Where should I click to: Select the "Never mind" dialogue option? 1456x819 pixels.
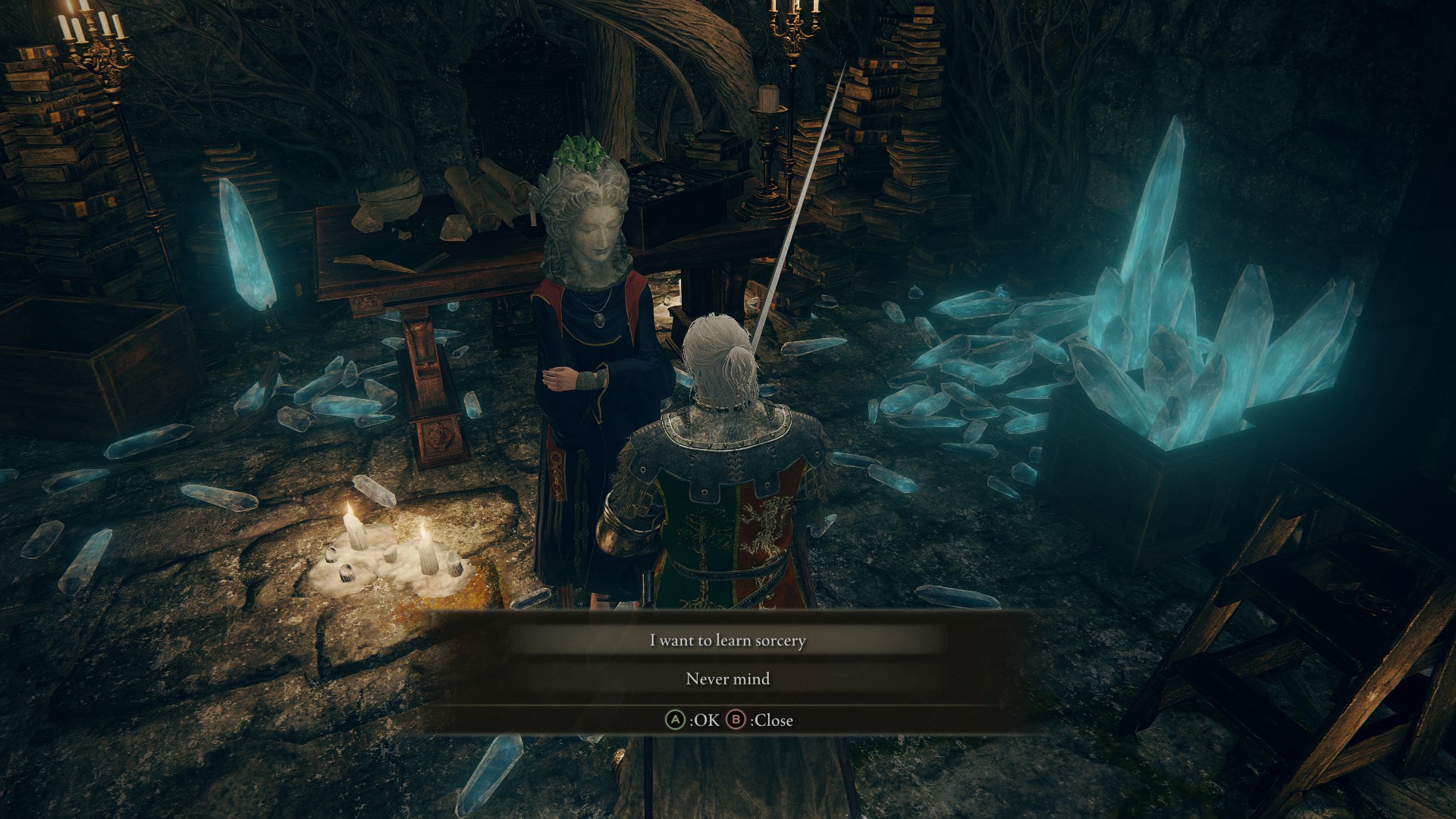tap(727, 679)
